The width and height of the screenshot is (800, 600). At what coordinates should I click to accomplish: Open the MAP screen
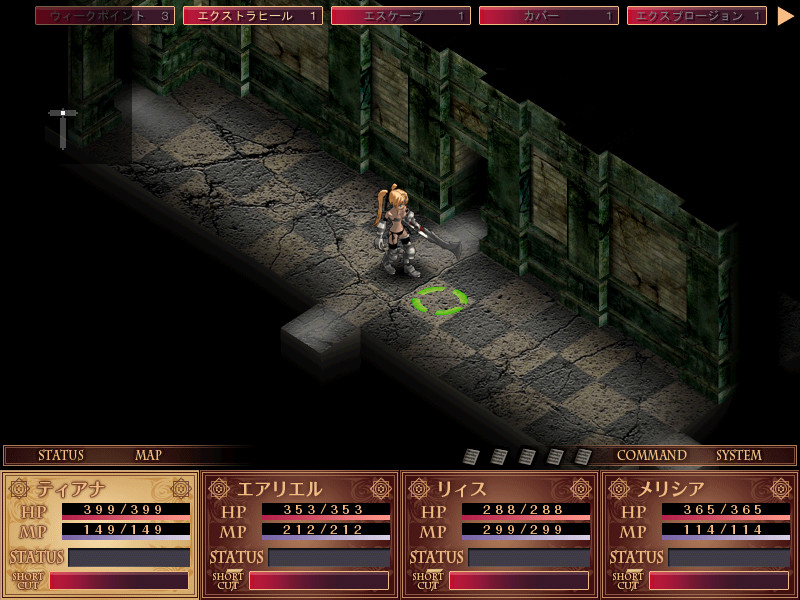148,455
